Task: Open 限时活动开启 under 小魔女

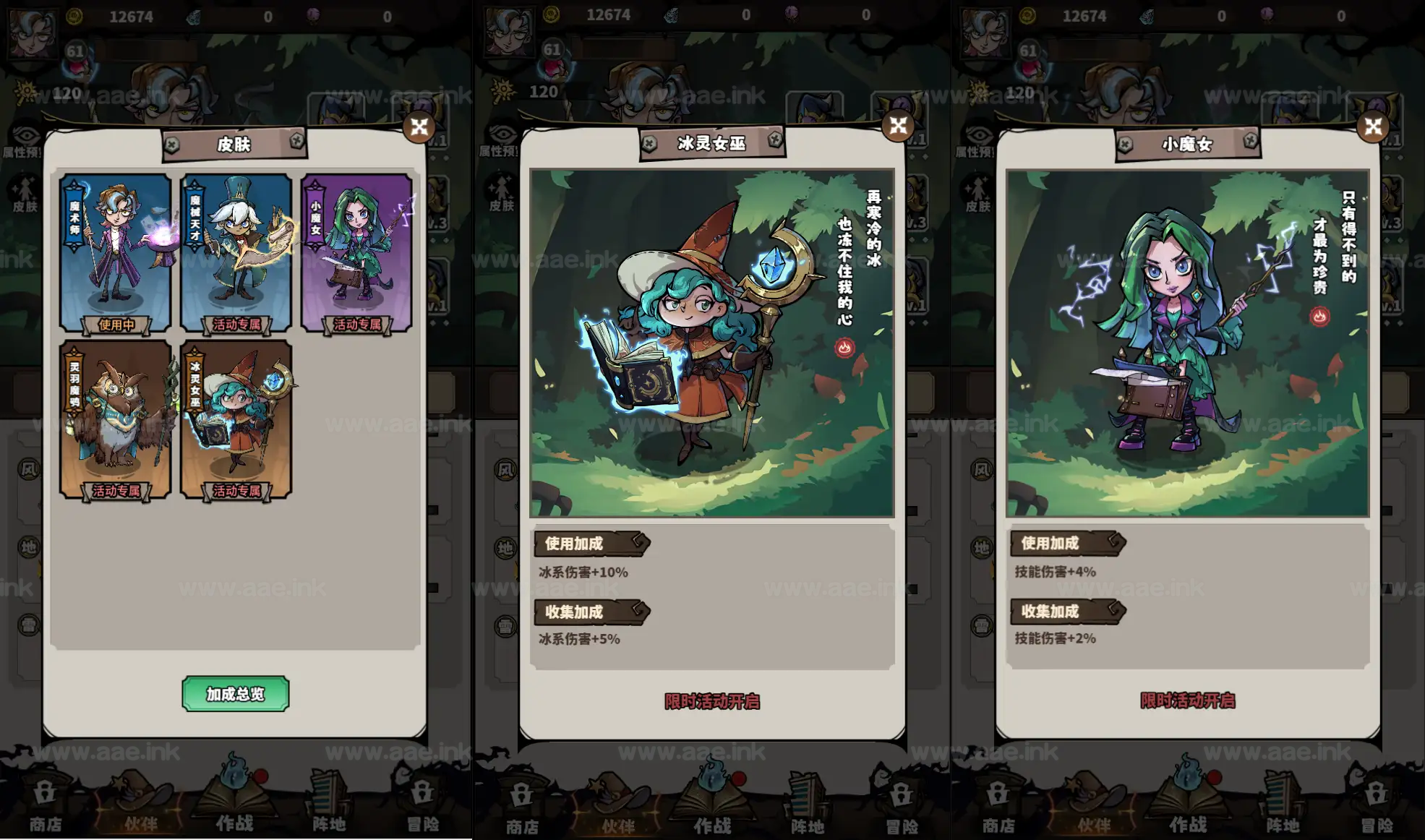Action: point(1189,701)
